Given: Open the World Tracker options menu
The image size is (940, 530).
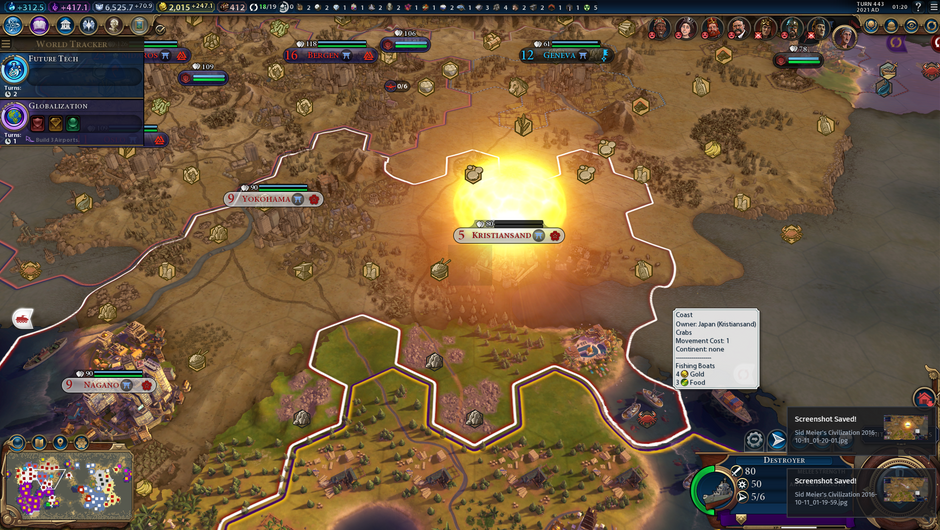Looking at the screenshot, I should [6, 44].
